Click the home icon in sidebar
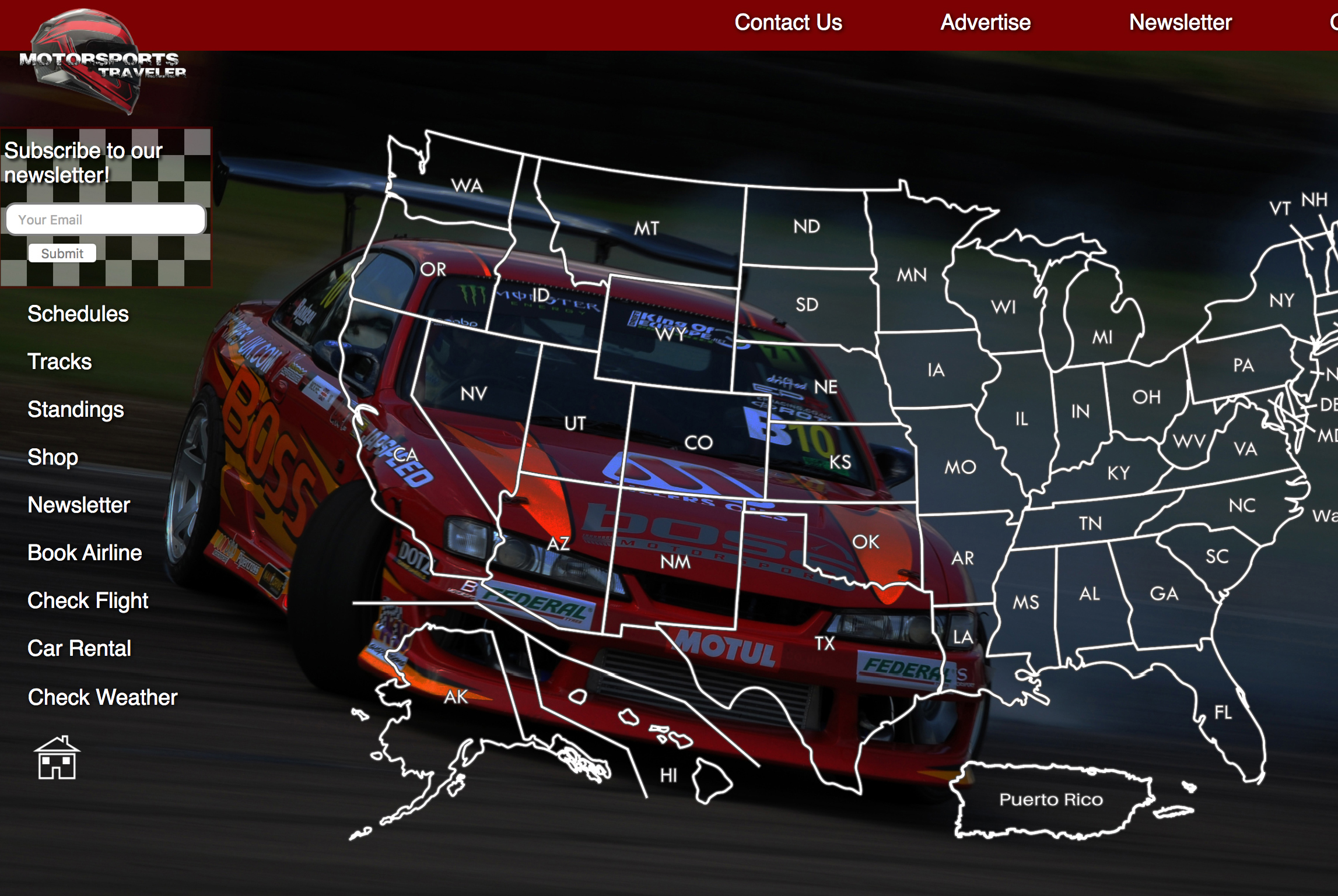 pos(57,758)
